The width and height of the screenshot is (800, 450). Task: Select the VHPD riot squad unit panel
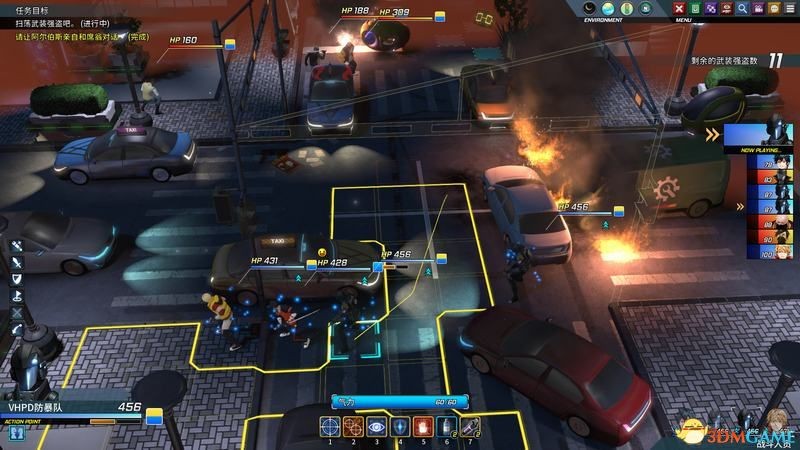(70, 408)
